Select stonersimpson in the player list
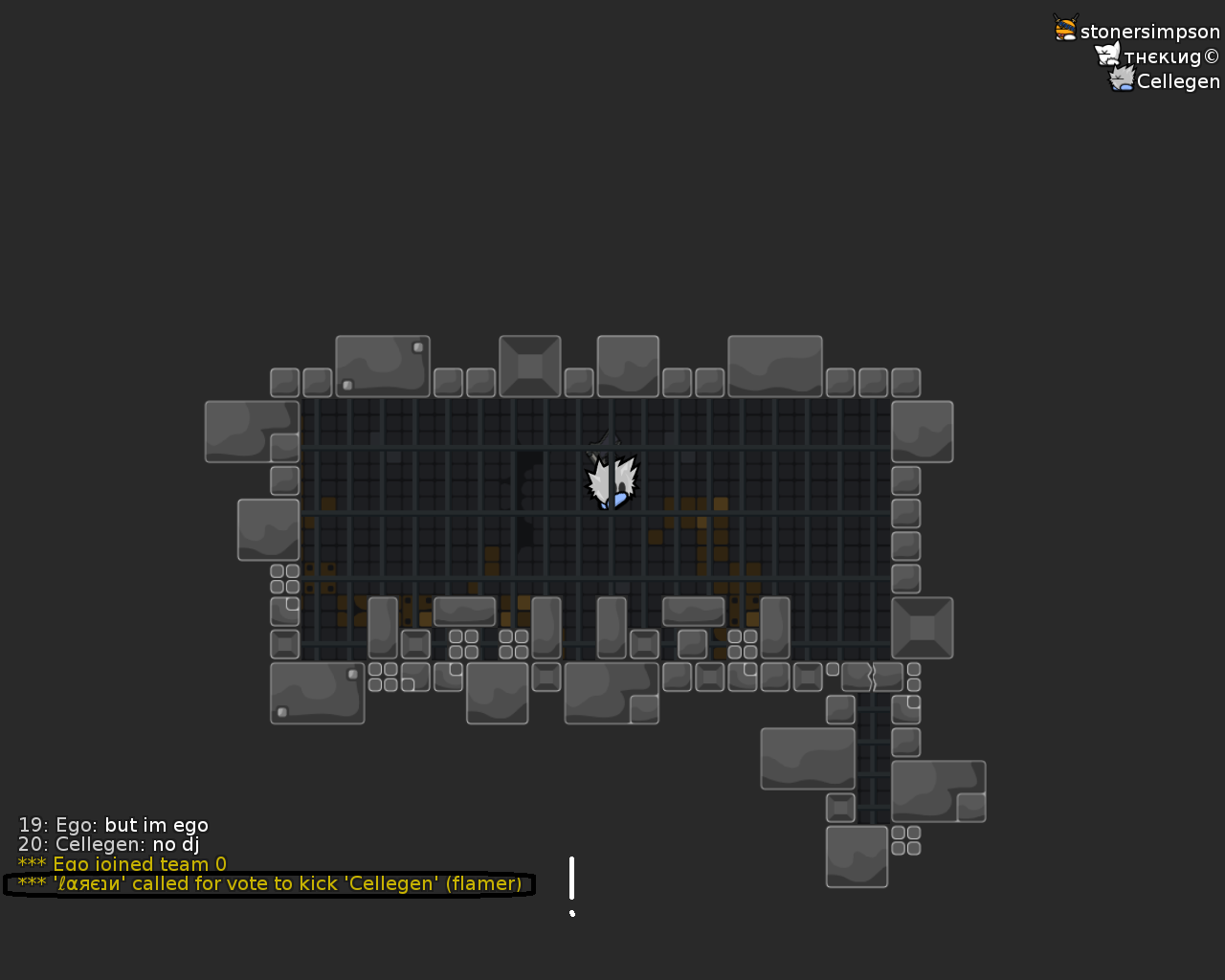The width and height of the screenshot is (1225, 980). (x=1148, y=32)
